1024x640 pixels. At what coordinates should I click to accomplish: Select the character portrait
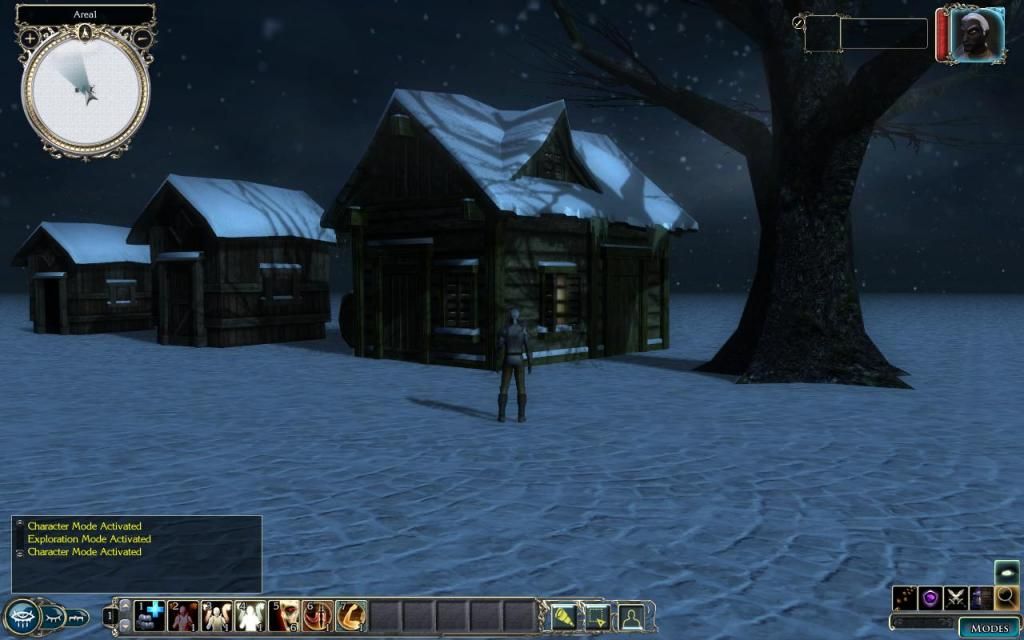969,36
